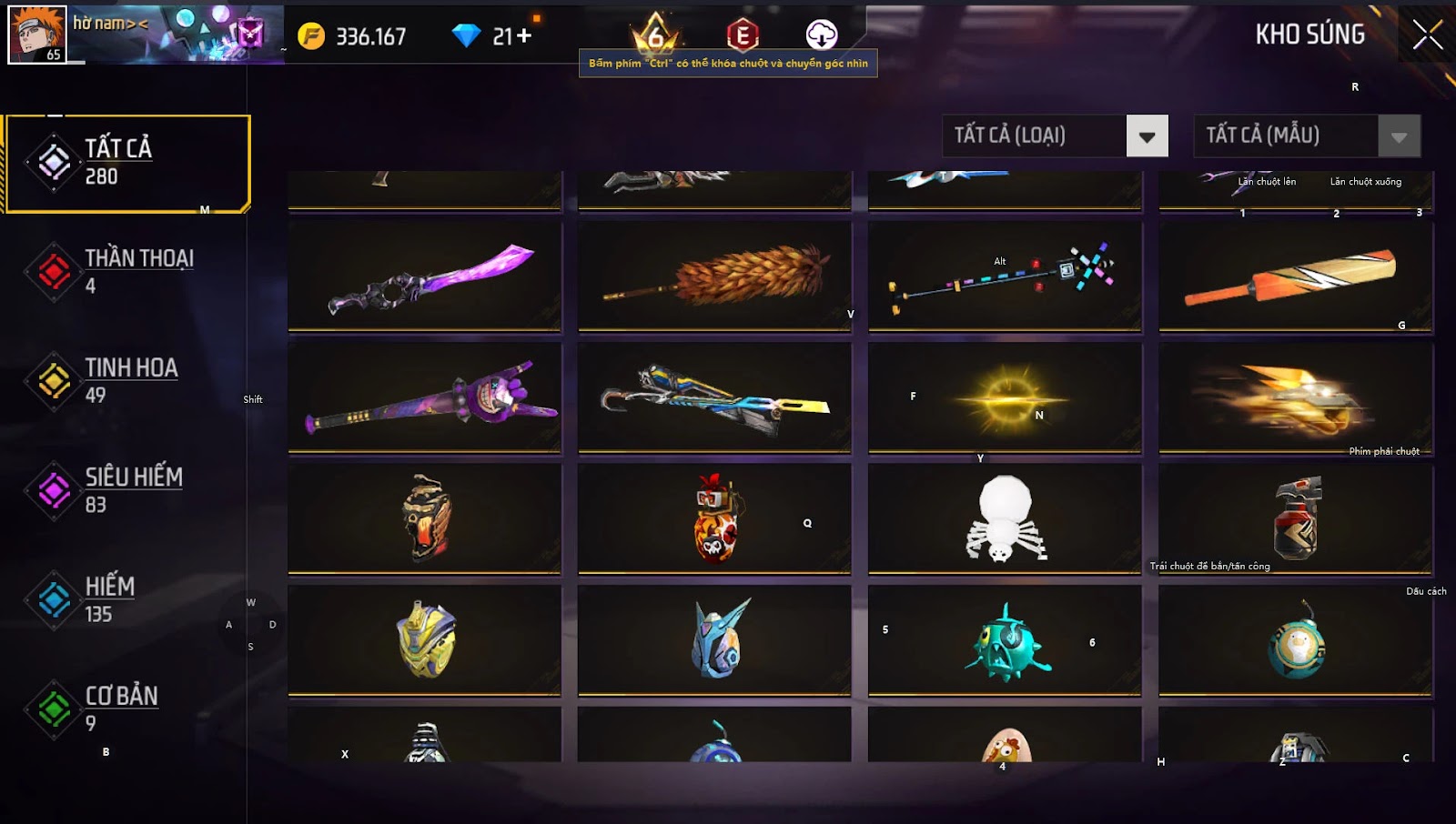This screenshot has width=1456, height=824.
Task: Pick the teal pufferfish grenade skin
Action: (1005, 641)
